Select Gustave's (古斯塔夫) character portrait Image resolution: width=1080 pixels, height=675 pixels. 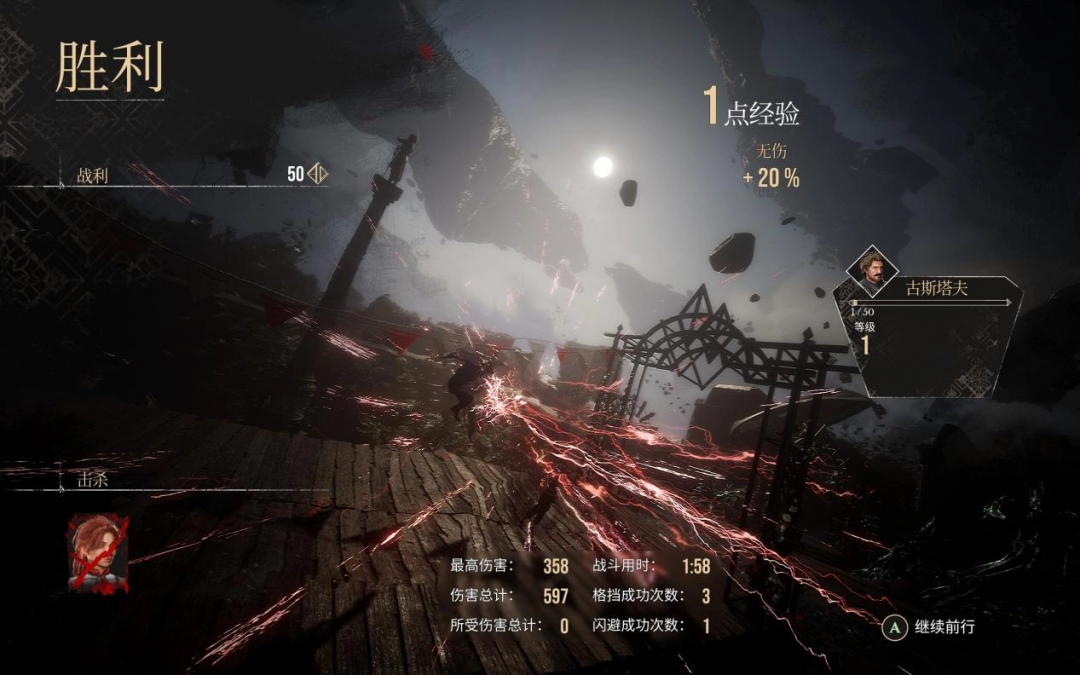(873, 271)
